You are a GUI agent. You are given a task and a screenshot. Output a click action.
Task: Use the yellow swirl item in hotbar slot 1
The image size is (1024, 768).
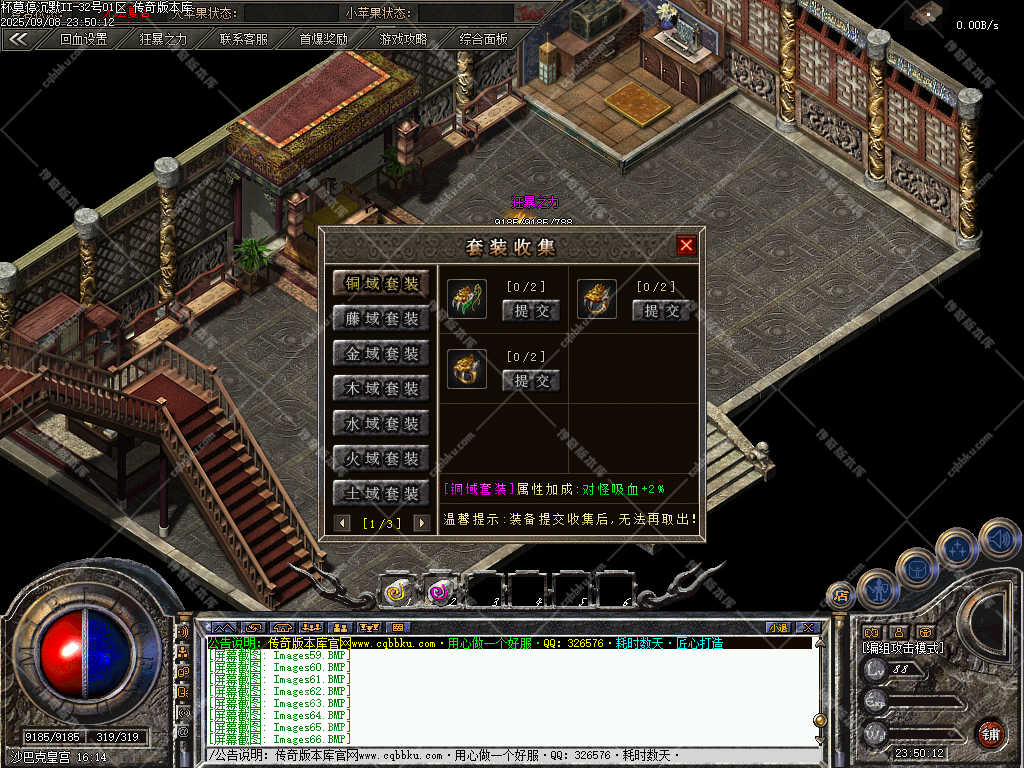point(396,592)
